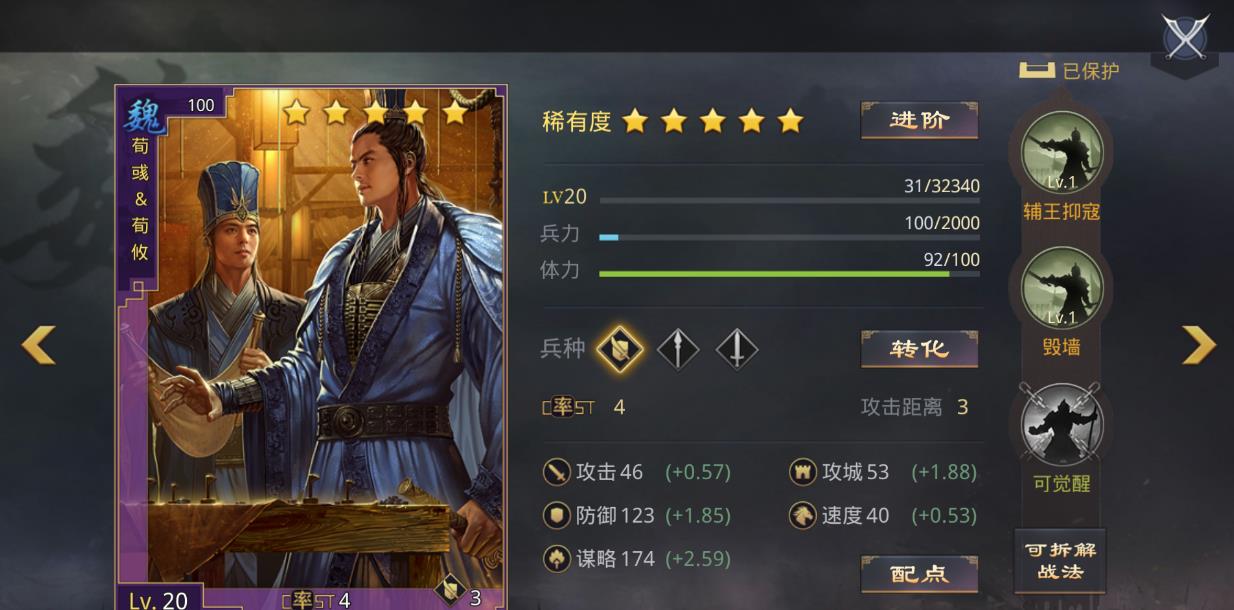Open the 转化 troop conversion button
This screenshot has height=610, width=1234.
(x=919, y=349)
